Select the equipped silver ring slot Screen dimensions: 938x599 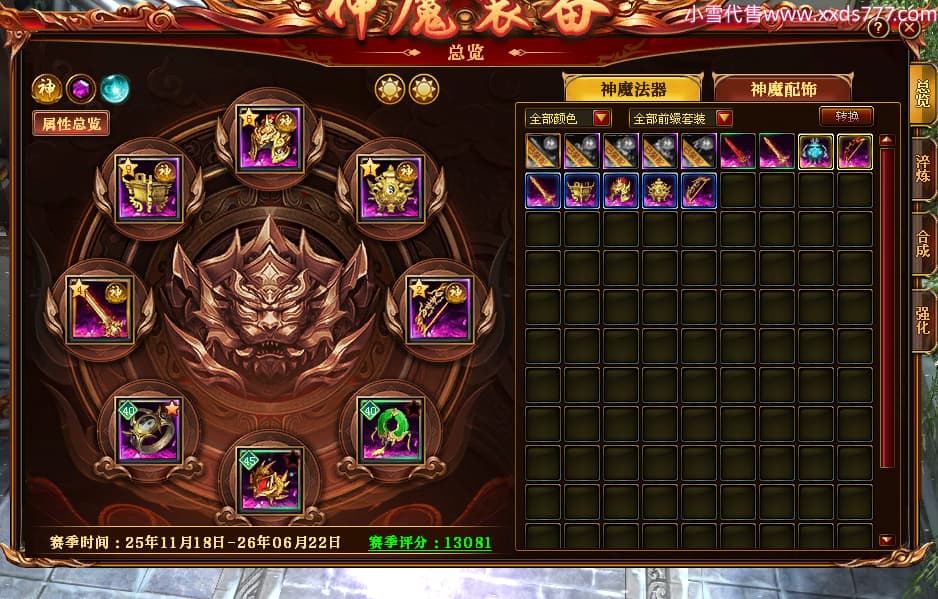pyautogui.click(x=148, y=430)
